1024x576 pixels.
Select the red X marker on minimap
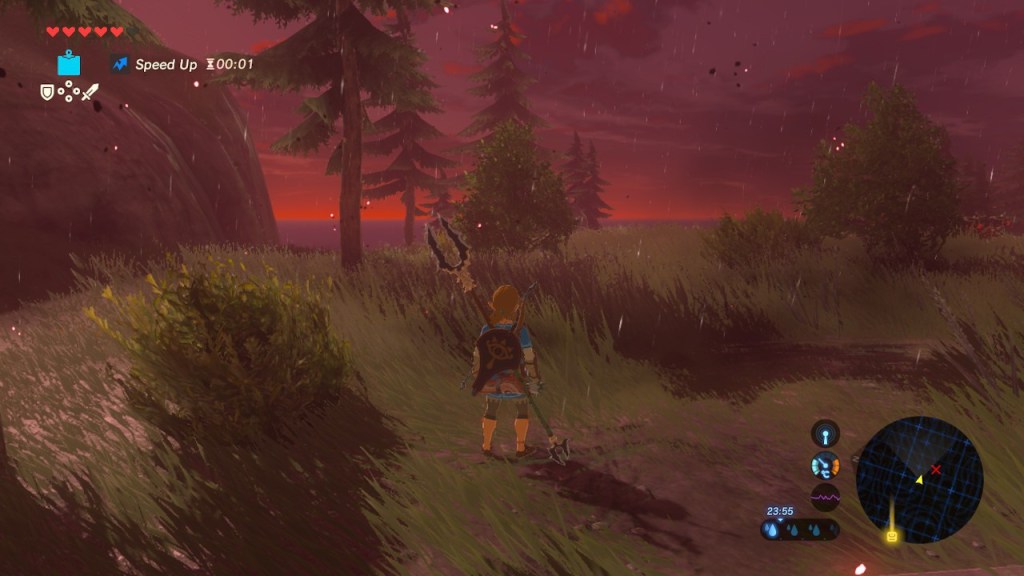pos(936,469)
